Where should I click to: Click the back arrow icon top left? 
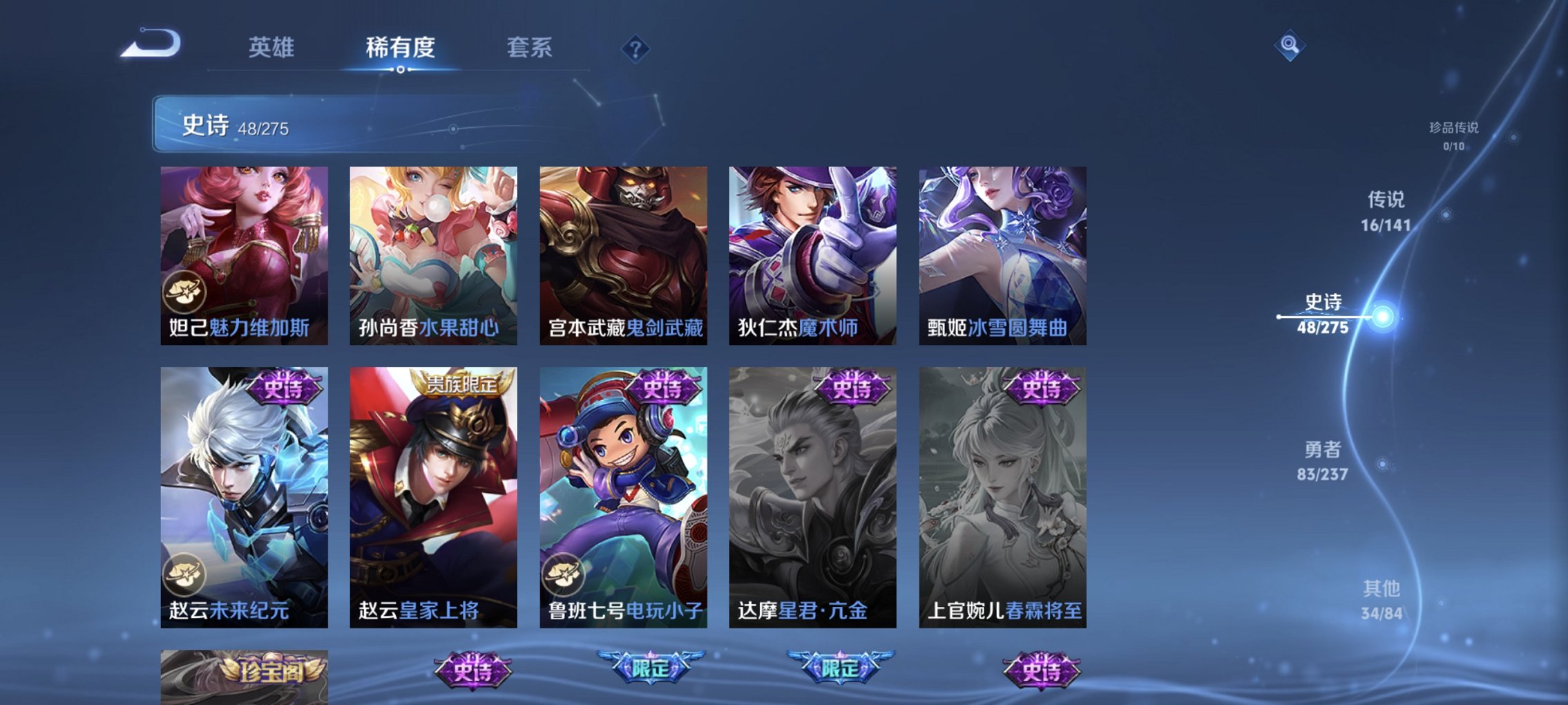pyautogui.click(x=150, y=46)
